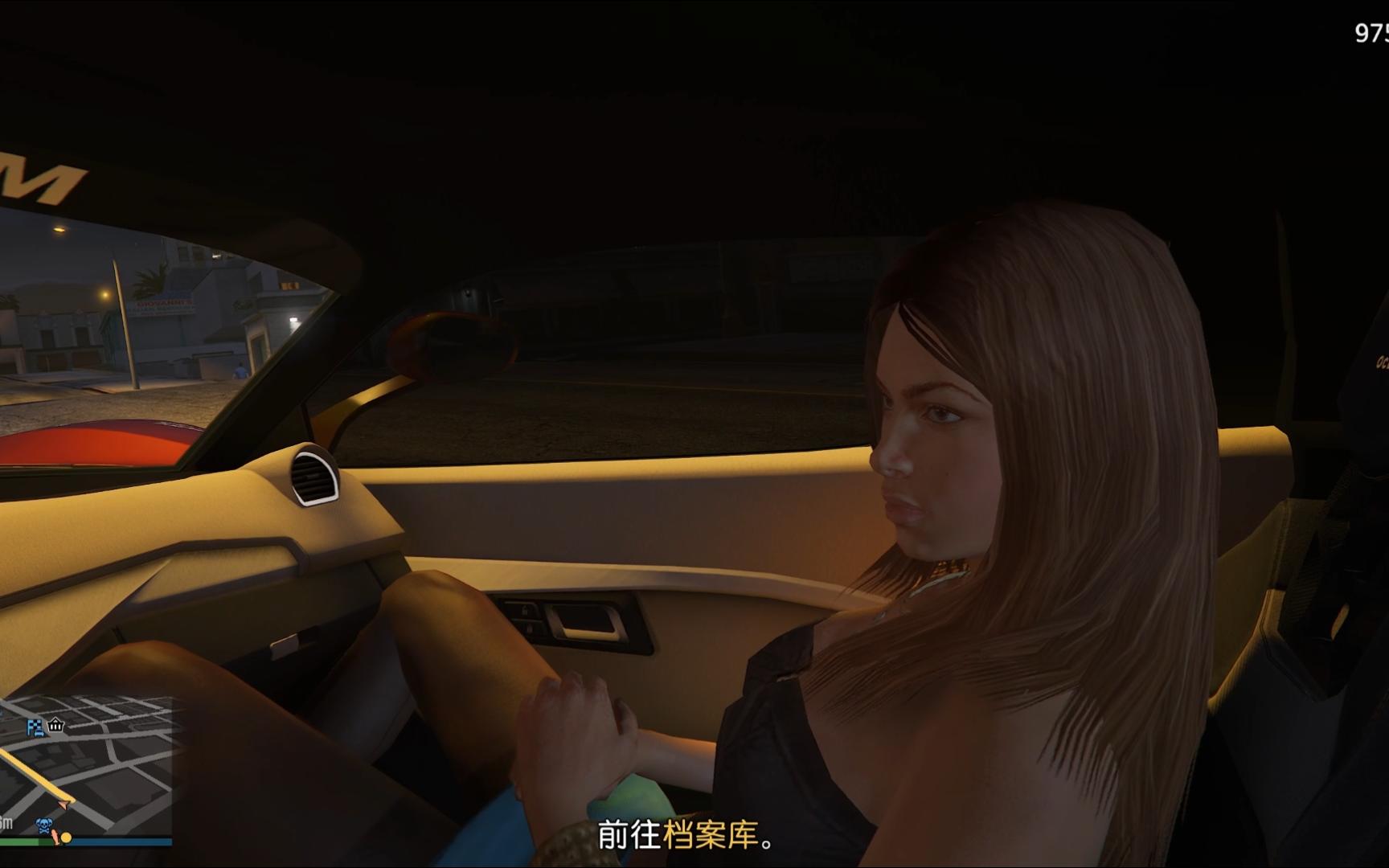
Task: Toggle the driver window switch on the door panel
Action: click(x=525, y=609)
